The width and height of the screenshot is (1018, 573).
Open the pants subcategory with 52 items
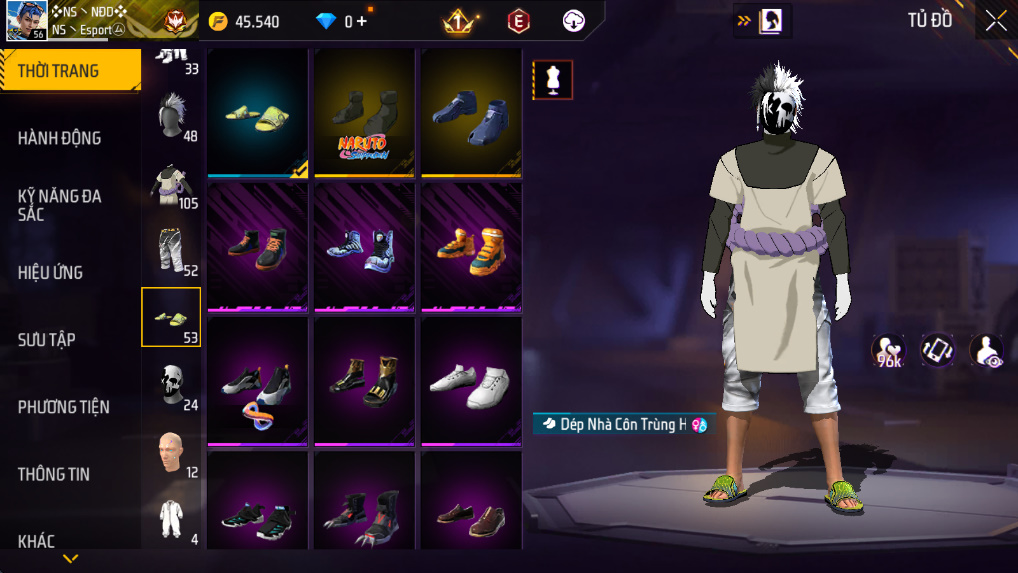pos(171,250)
